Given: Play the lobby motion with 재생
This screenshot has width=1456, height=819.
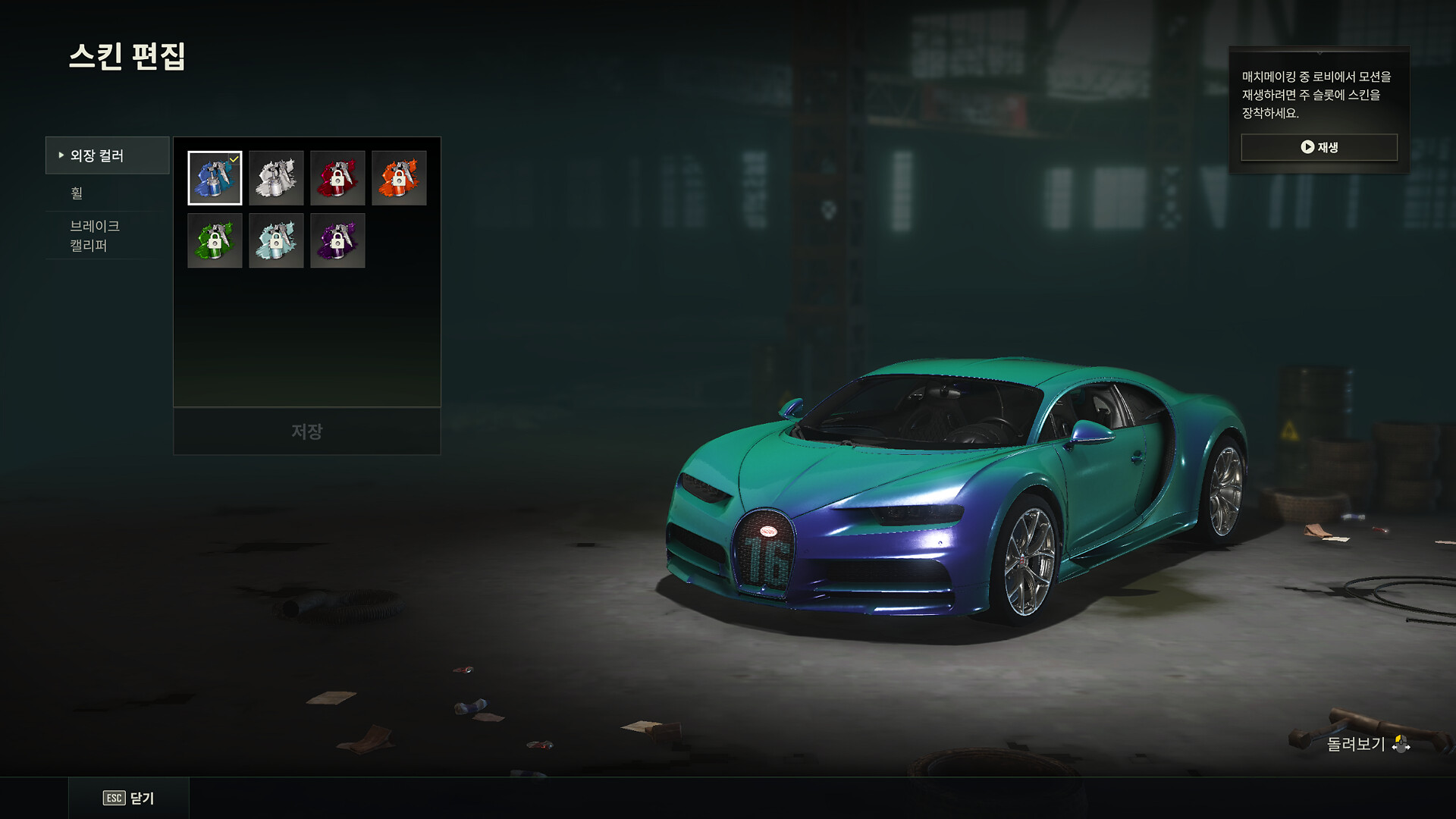Looking at the screenshot, I should 1319,147.
